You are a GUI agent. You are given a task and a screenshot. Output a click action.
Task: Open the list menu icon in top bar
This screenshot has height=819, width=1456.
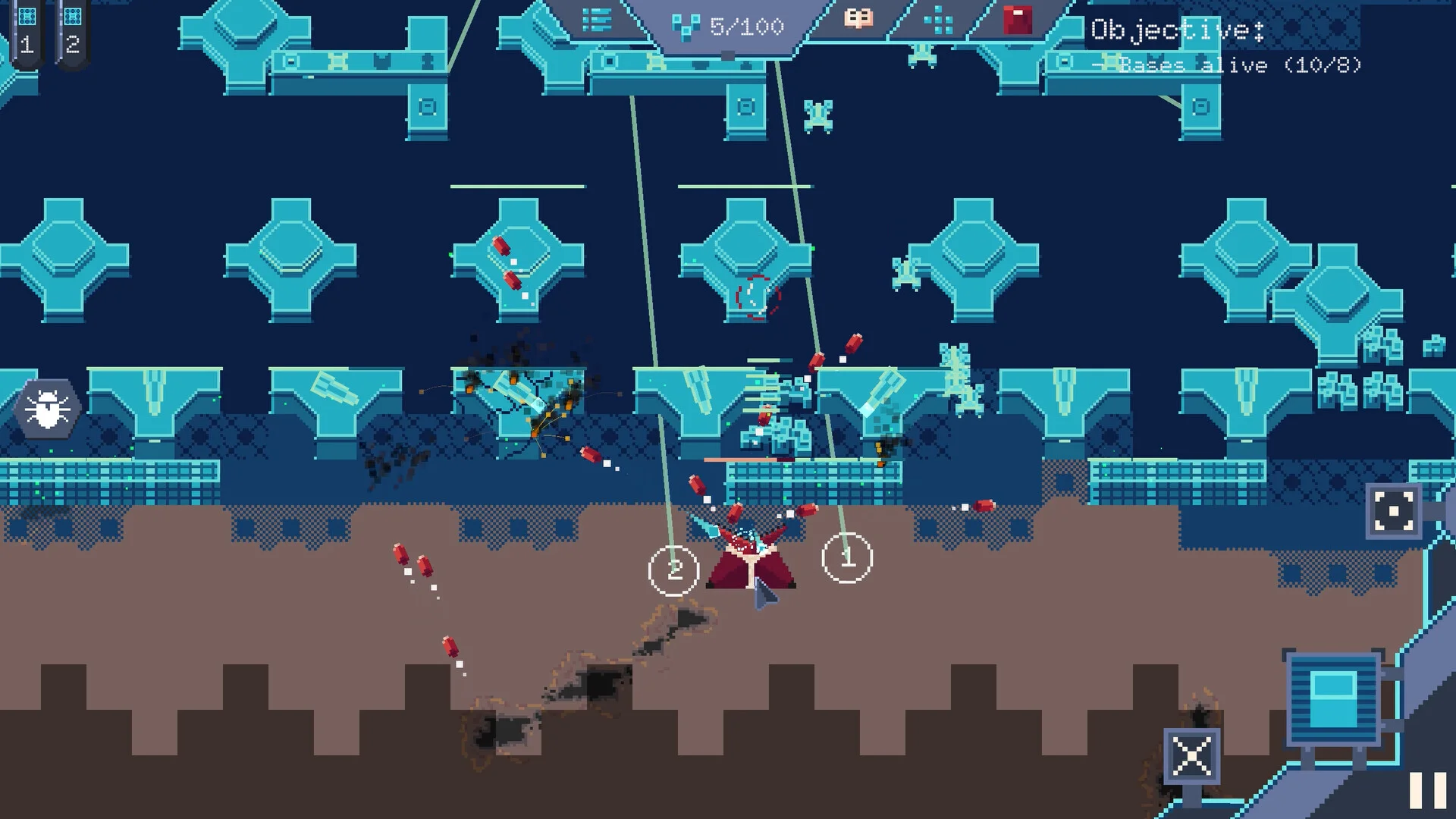point(597,20)
